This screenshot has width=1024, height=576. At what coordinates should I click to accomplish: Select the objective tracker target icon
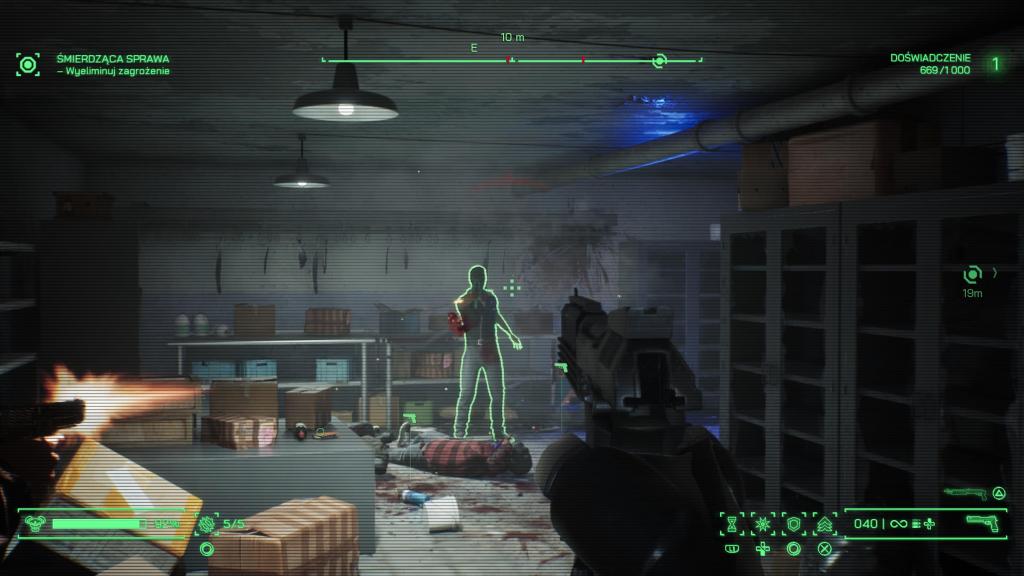[27, 64]
